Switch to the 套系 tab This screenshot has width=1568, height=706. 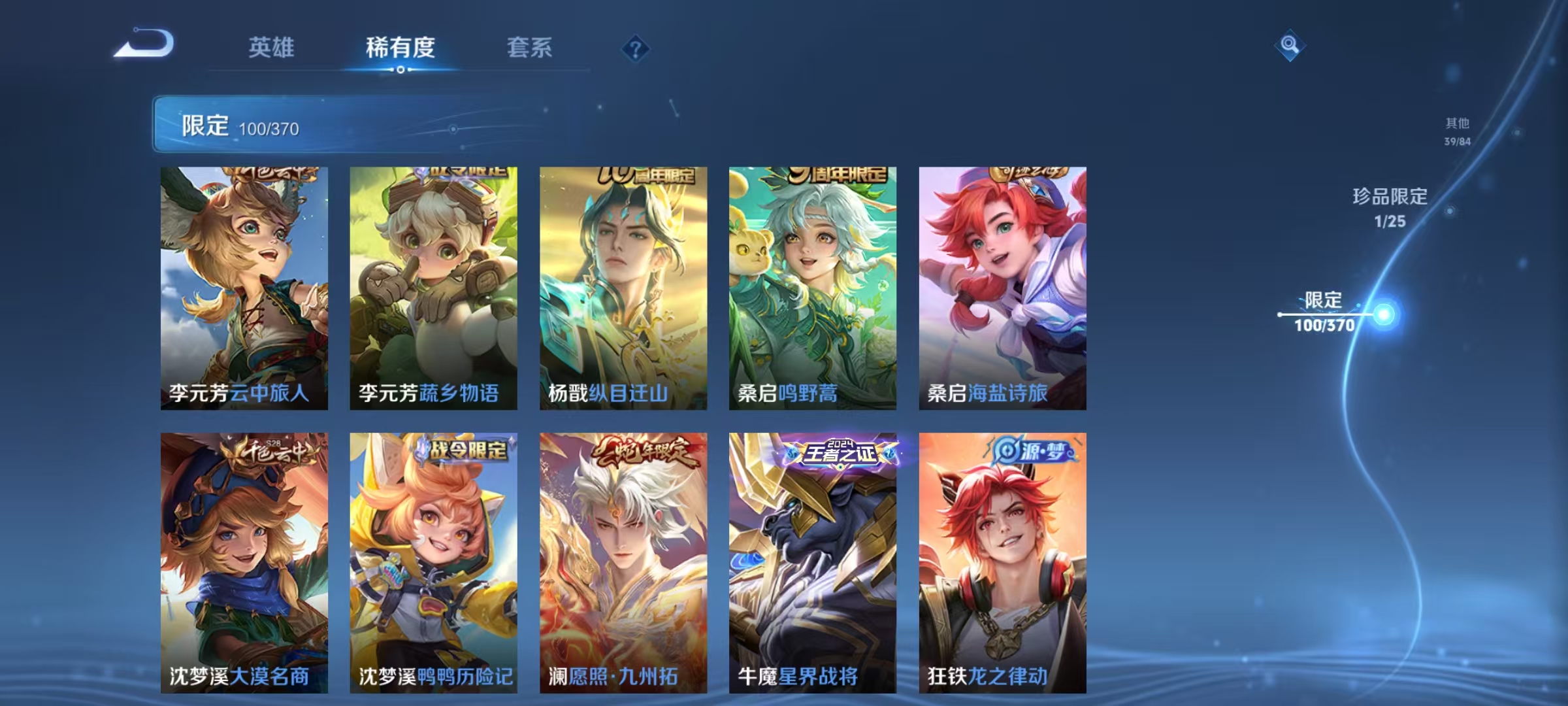530,47
